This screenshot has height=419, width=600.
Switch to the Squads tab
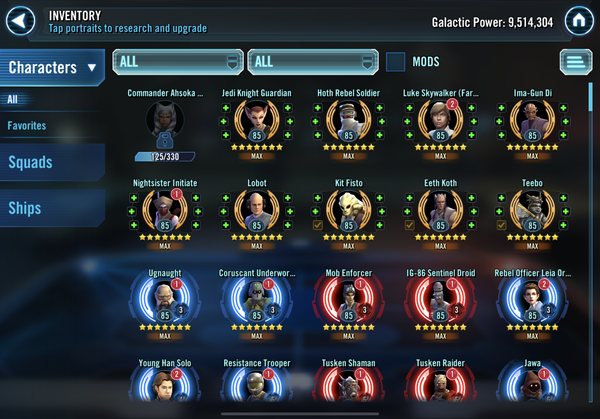[x=31, y=163]
